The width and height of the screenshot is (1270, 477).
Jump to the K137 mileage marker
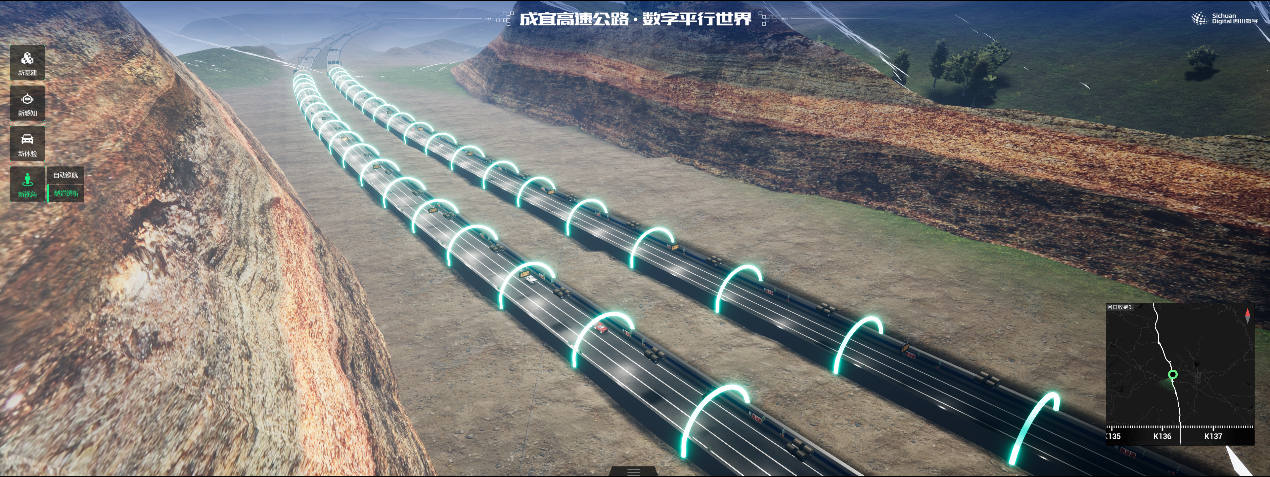1213,436
